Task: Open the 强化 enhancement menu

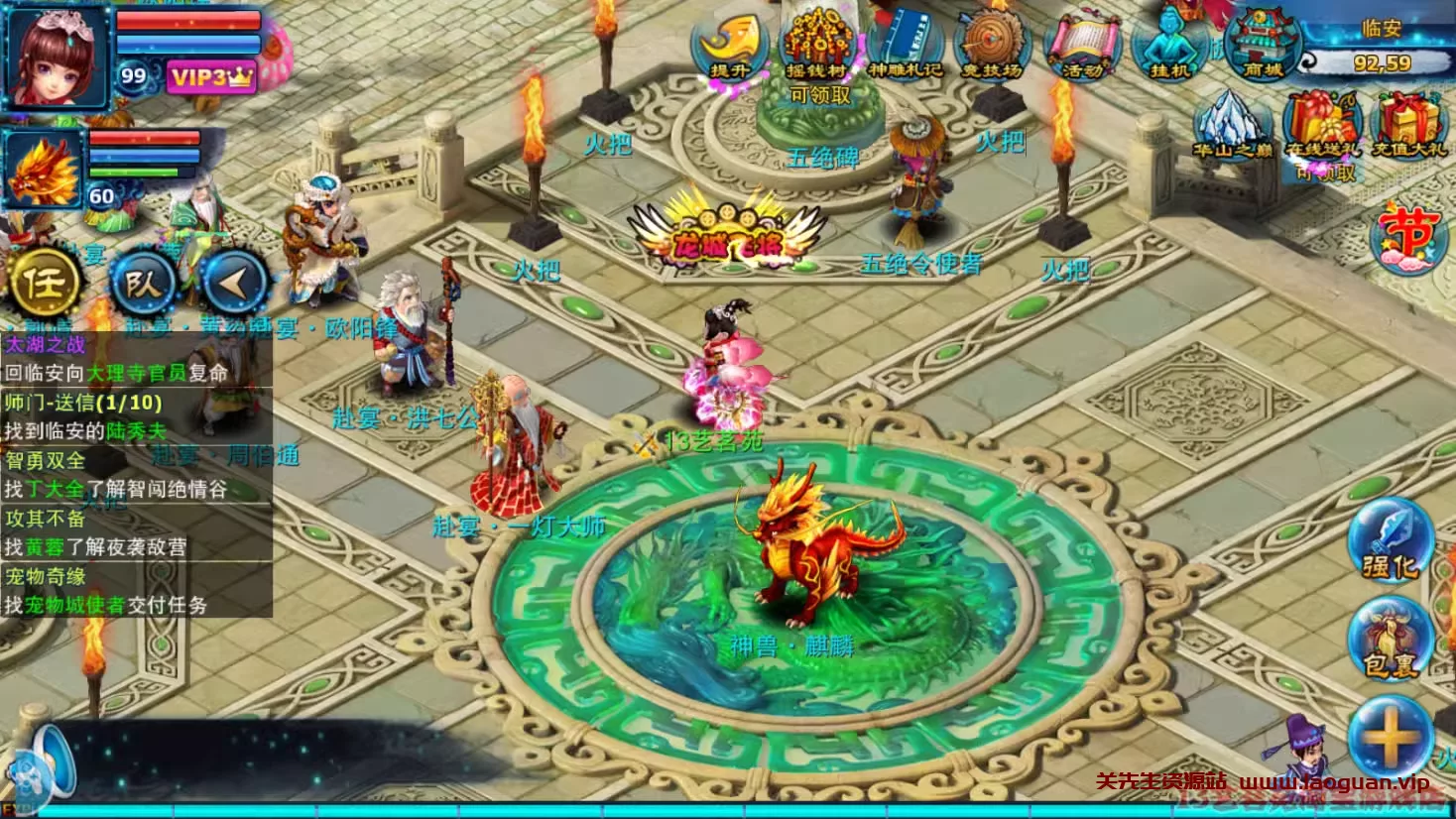Action: (x=1391, y=541)
